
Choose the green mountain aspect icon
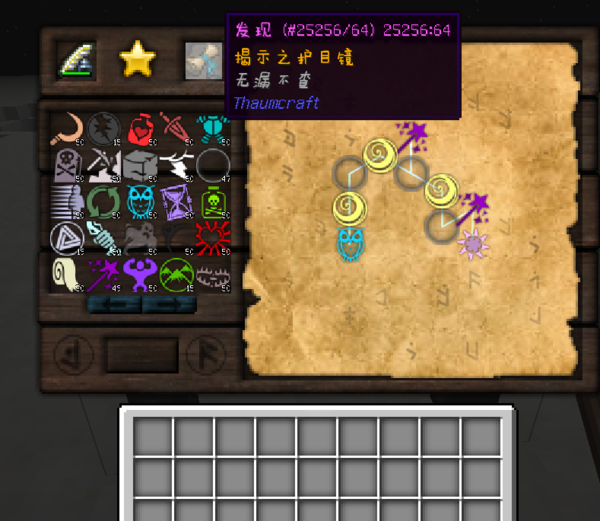click(x=176, y=273)
